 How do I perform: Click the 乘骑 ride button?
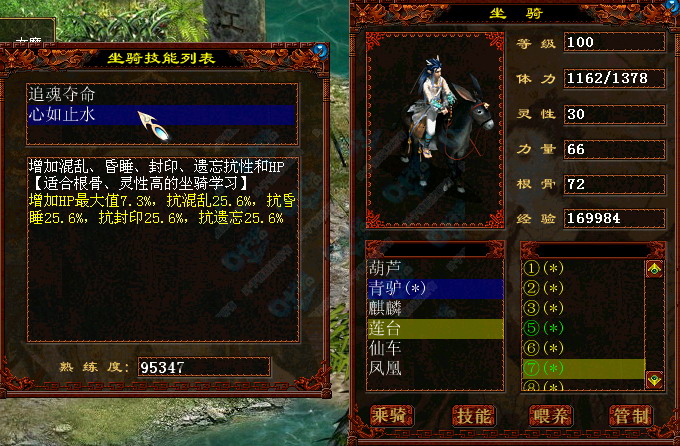point(391,415)
